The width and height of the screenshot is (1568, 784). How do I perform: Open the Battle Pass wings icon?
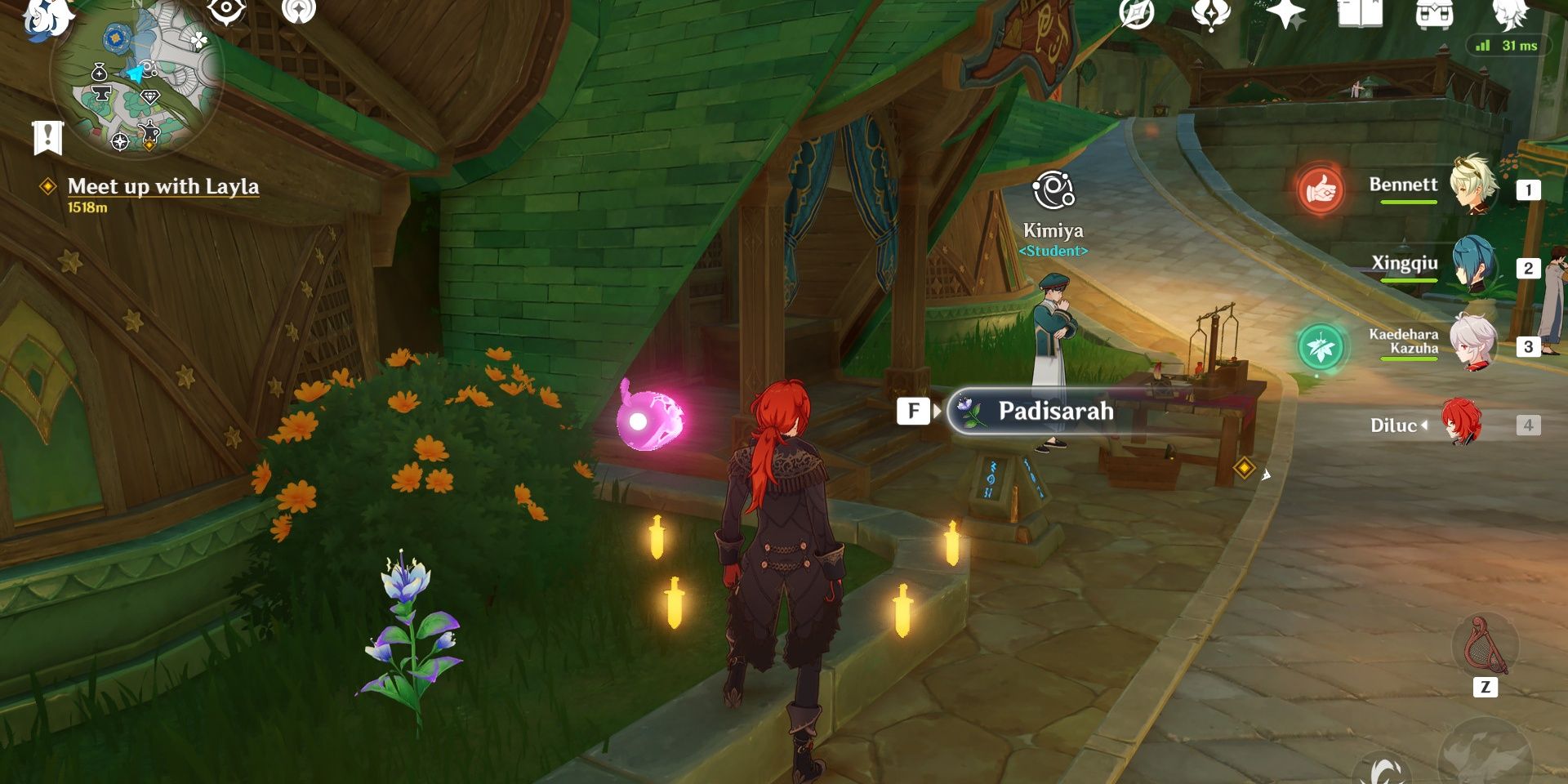(x=1212, y=12)
